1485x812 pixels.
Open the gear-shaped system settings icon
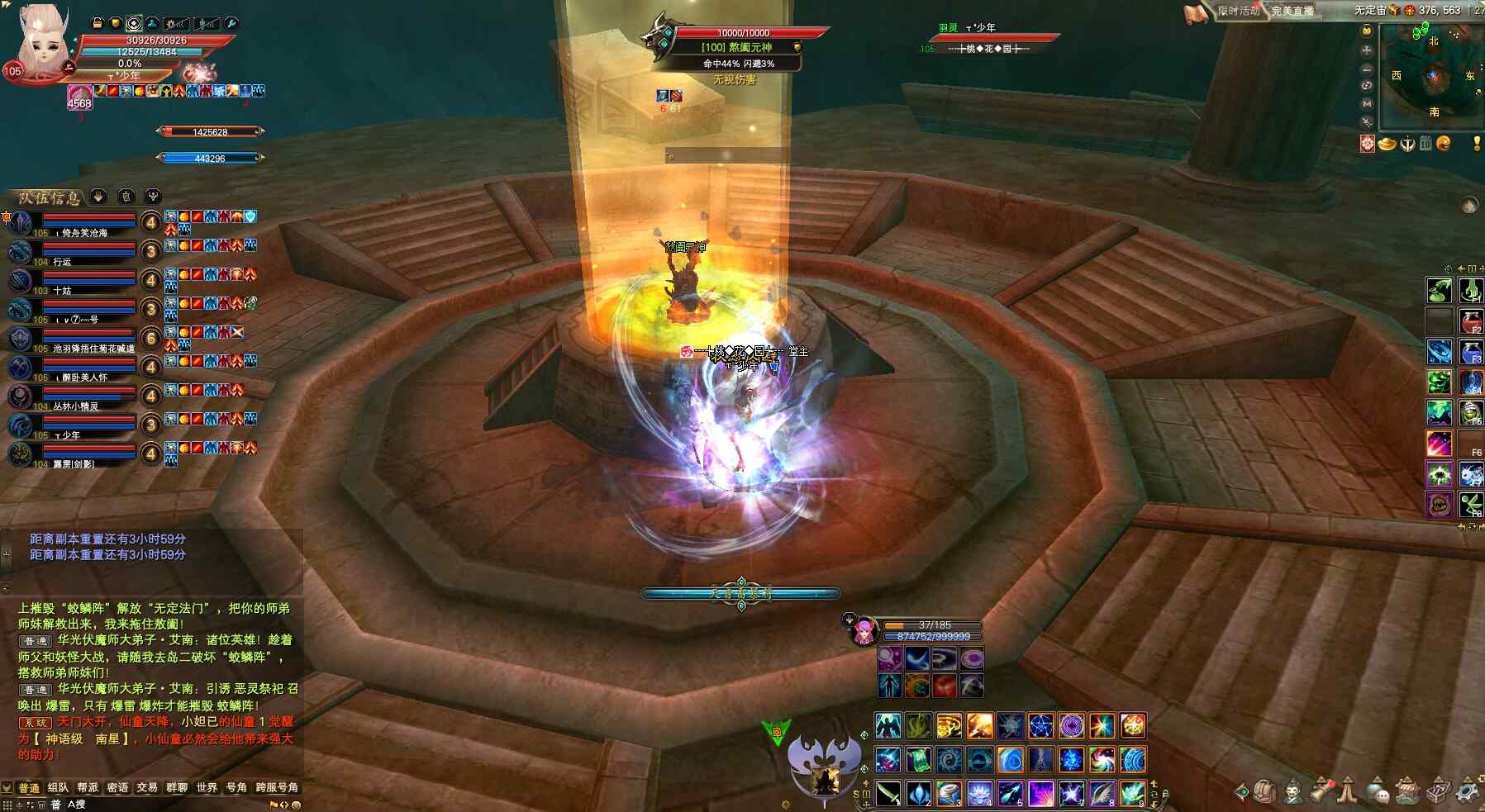coord(1466,791)
